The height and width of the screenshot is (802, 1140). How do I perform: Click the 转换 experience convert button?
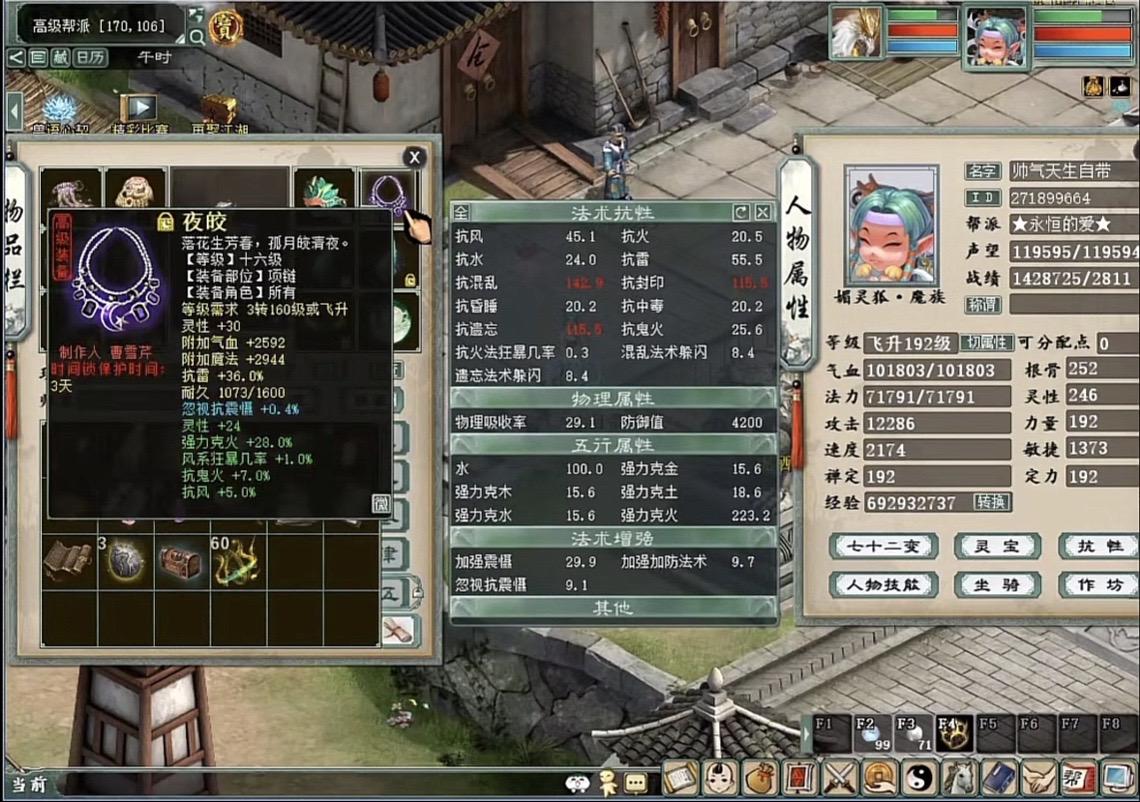(992, 502)
